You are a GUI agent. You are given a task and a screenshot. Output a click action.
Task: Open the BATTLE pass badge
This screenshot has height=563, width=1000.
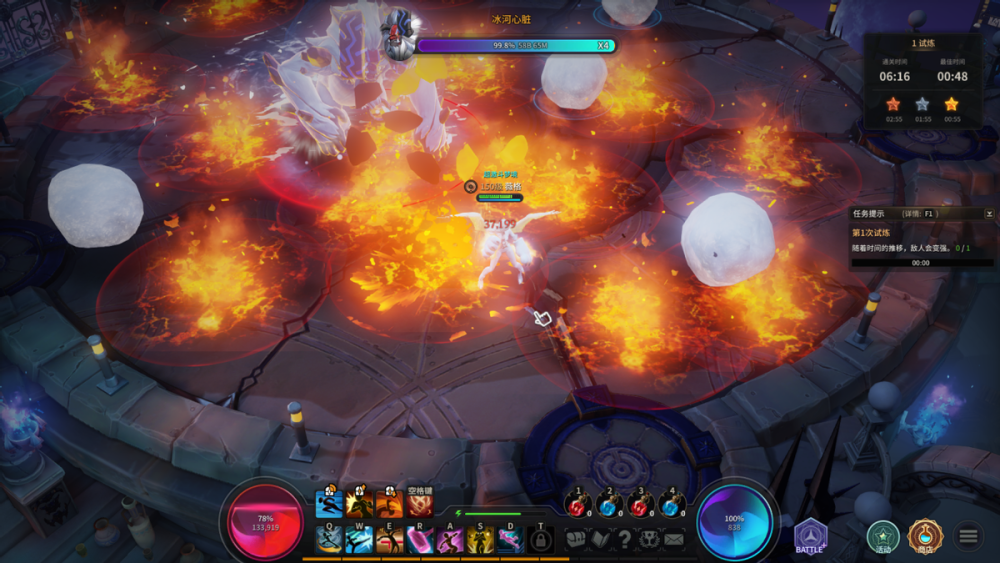pos(810,537)
